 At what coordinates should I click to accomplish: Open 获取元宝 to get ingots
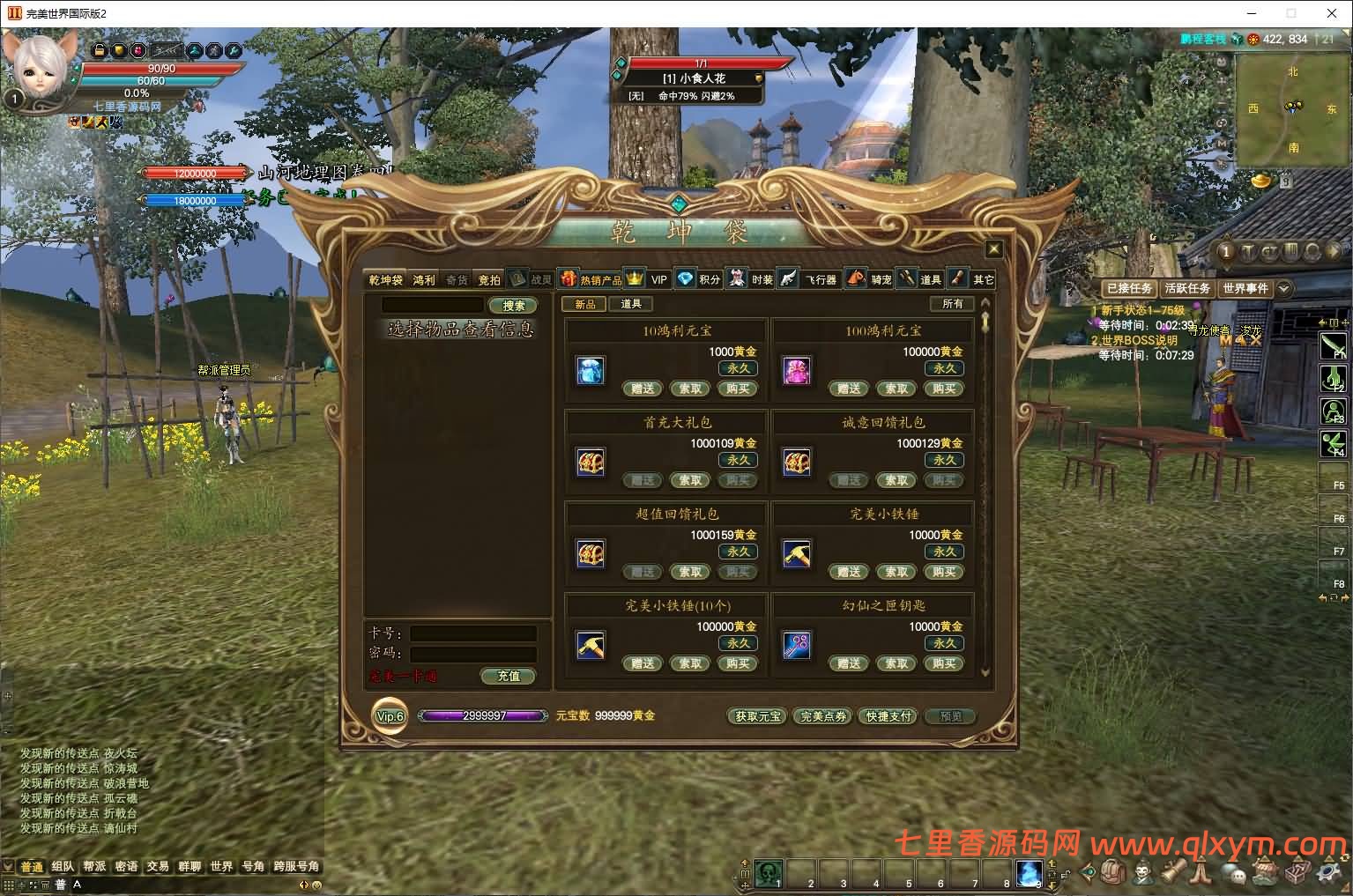[x=758, y=716]
